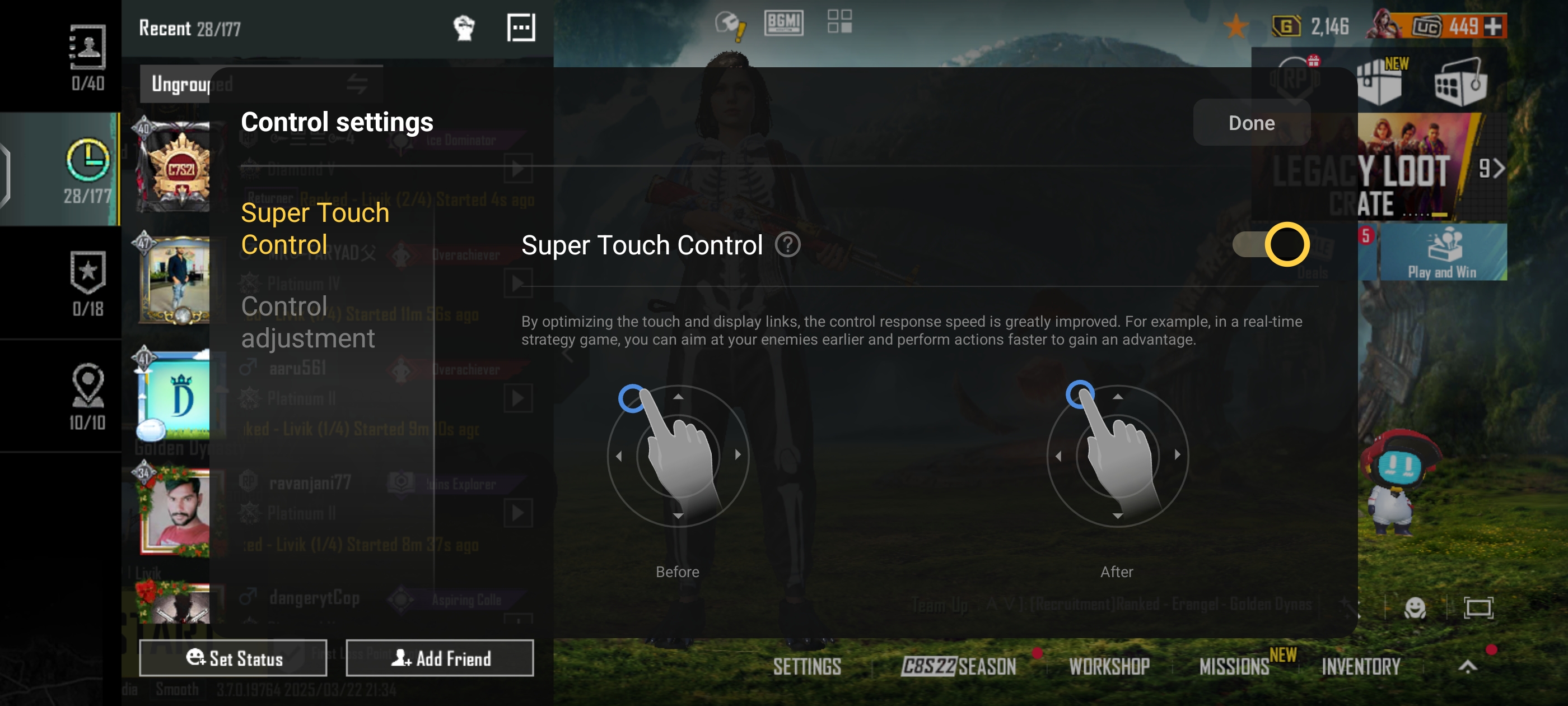Select the Super Touch Control section
The image size is (1568, 706).
[315, 229]
